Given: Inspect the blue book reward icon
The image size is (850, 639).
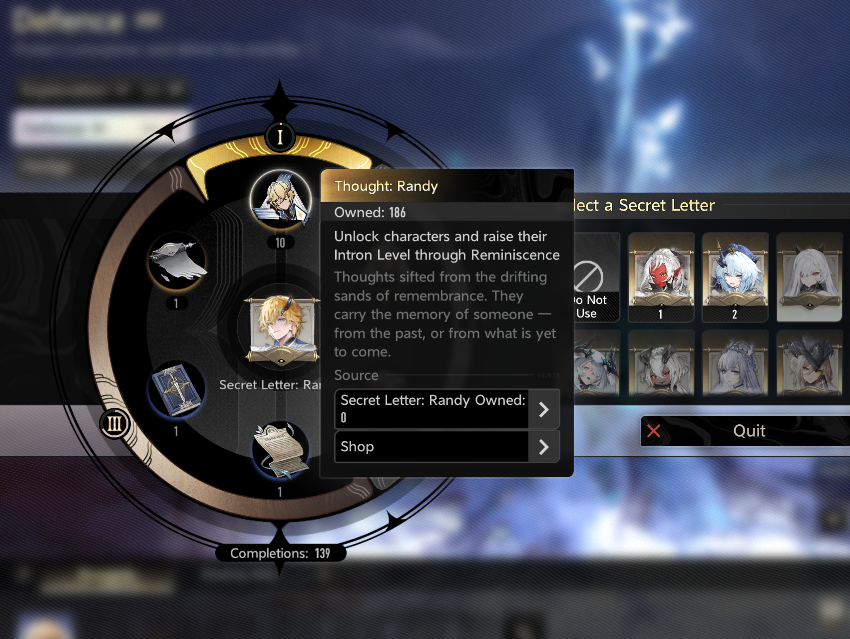Looking at the screenshot, I should point(176,390).
